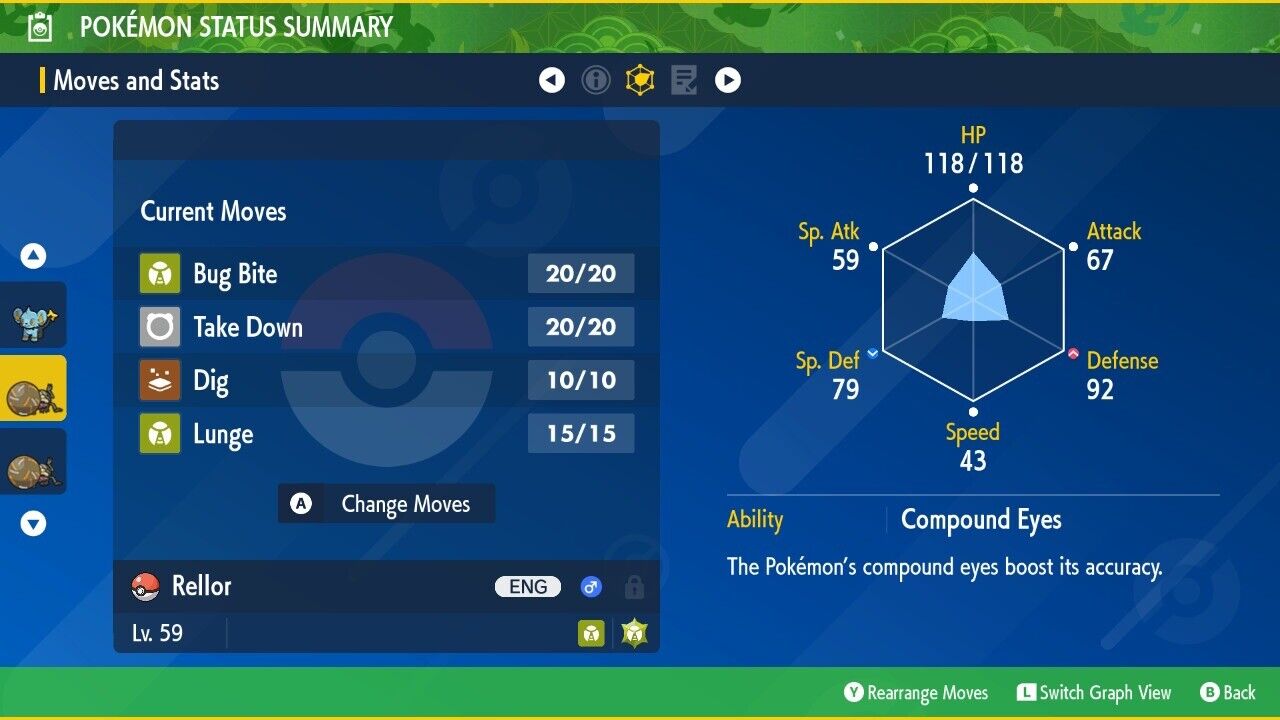
Task: Choose the Take Down move
Action: click(x=386, y=327)
